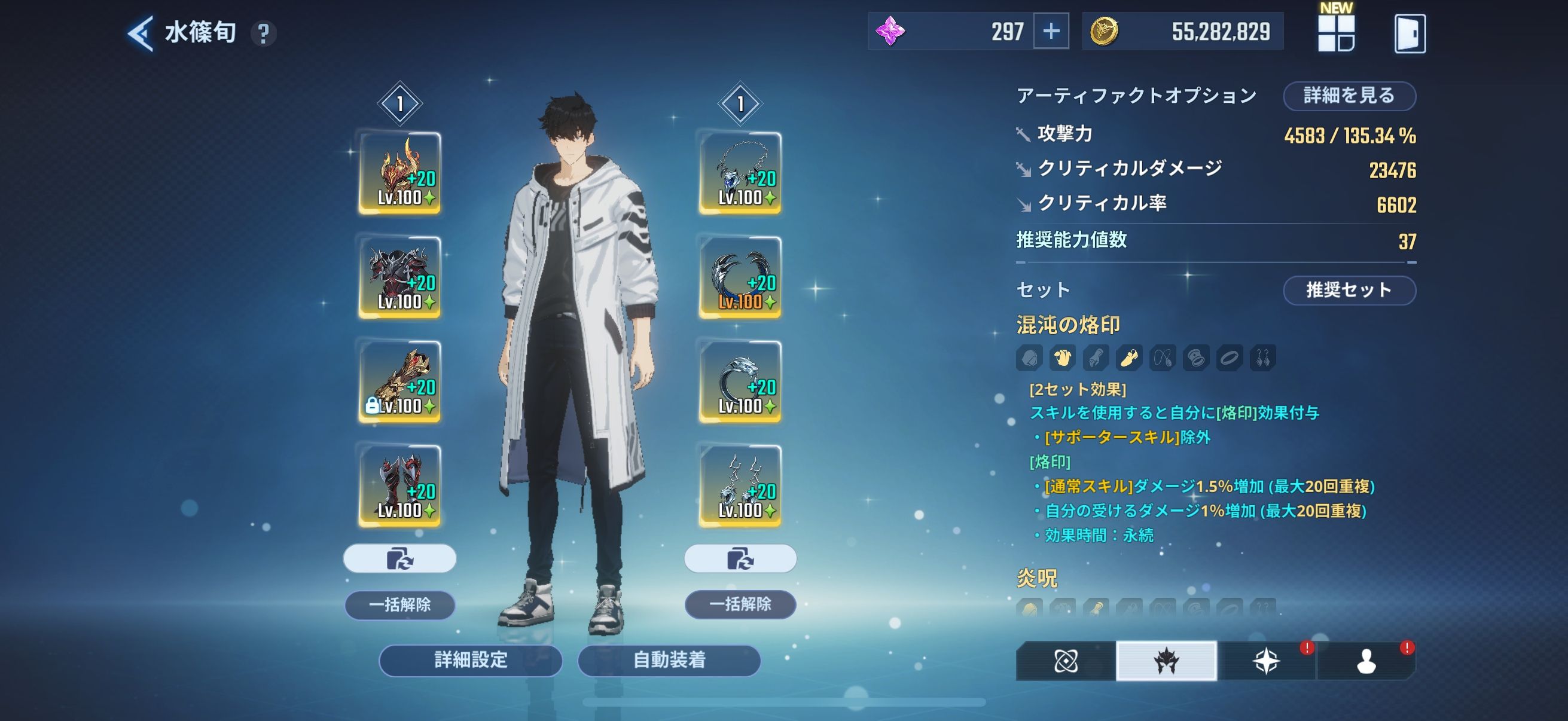
Task: Click the door exit icon
Action: (x=1409, y=33)
